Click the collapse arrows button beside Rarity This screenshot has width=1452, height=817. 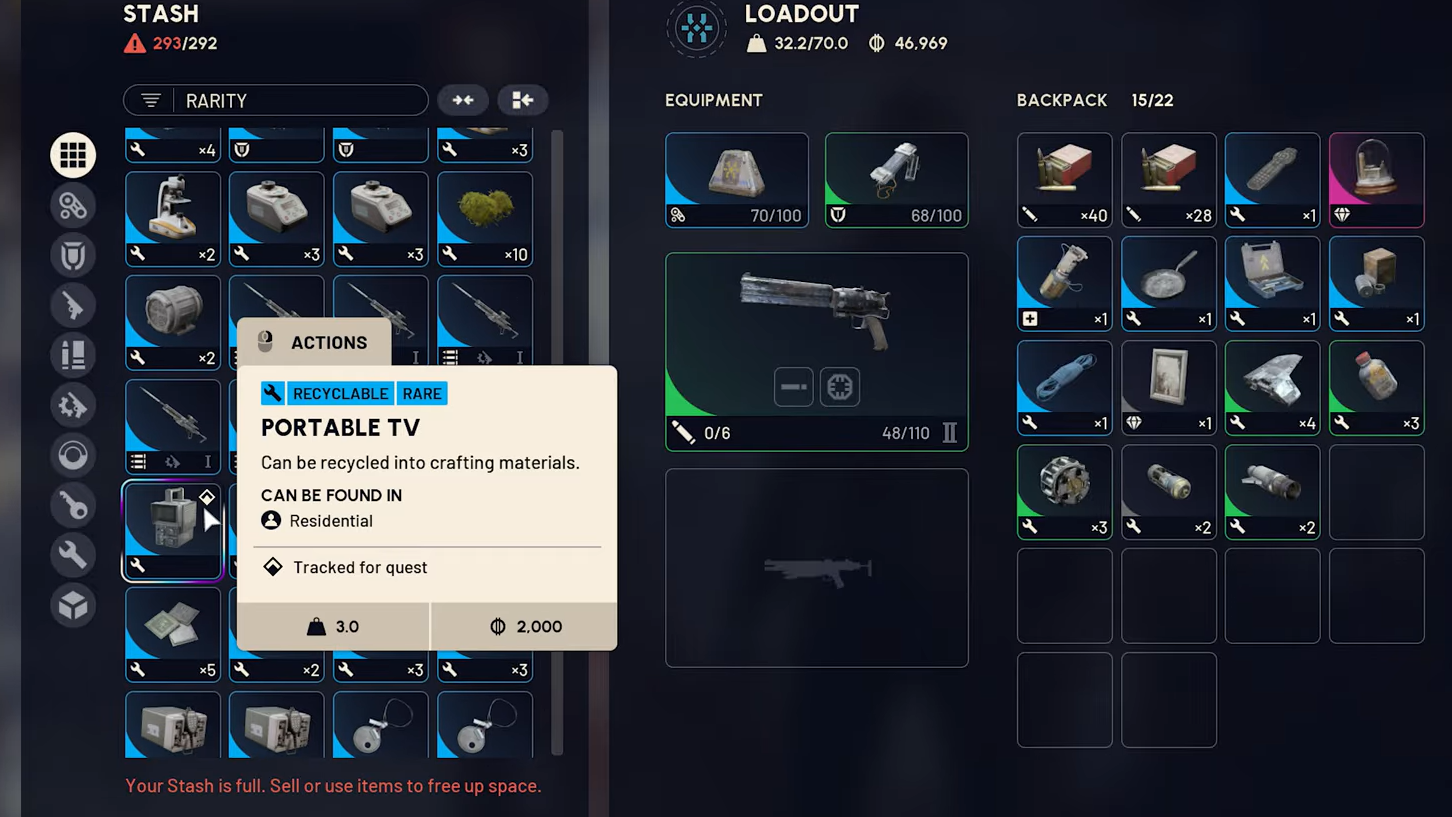(x=463, y=100)
